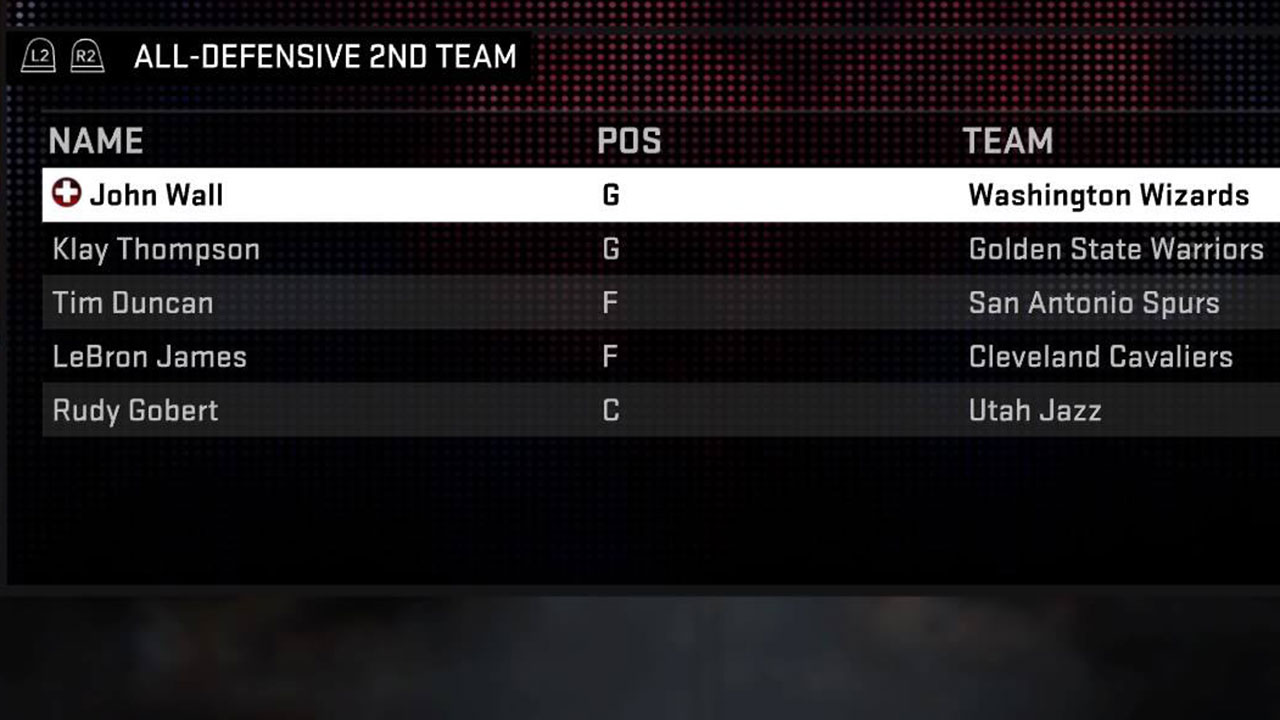Open Utah Jazz team entry

click(x=1035, y=410)
